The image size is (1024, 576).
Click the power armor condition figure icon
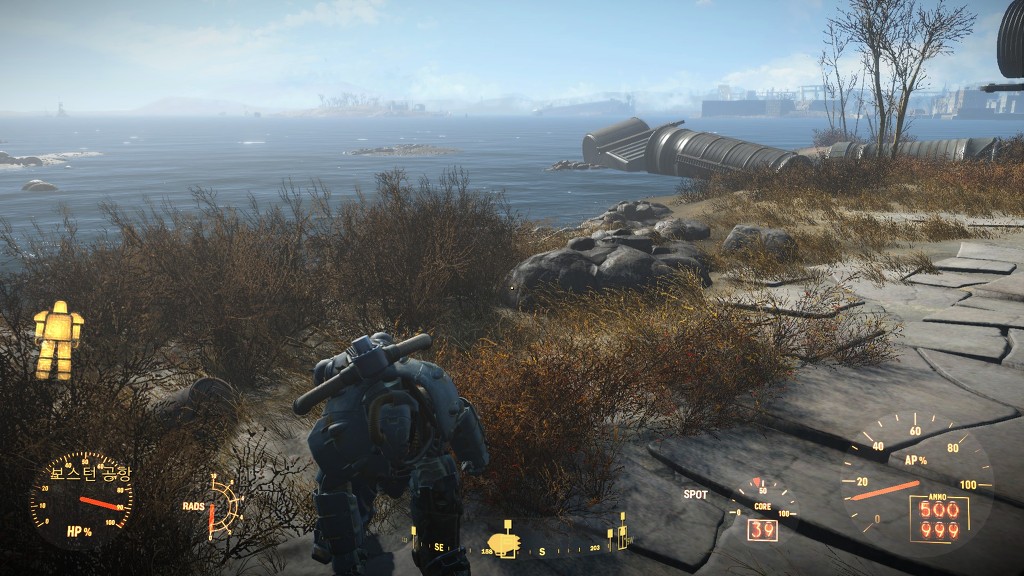point(58,340)
